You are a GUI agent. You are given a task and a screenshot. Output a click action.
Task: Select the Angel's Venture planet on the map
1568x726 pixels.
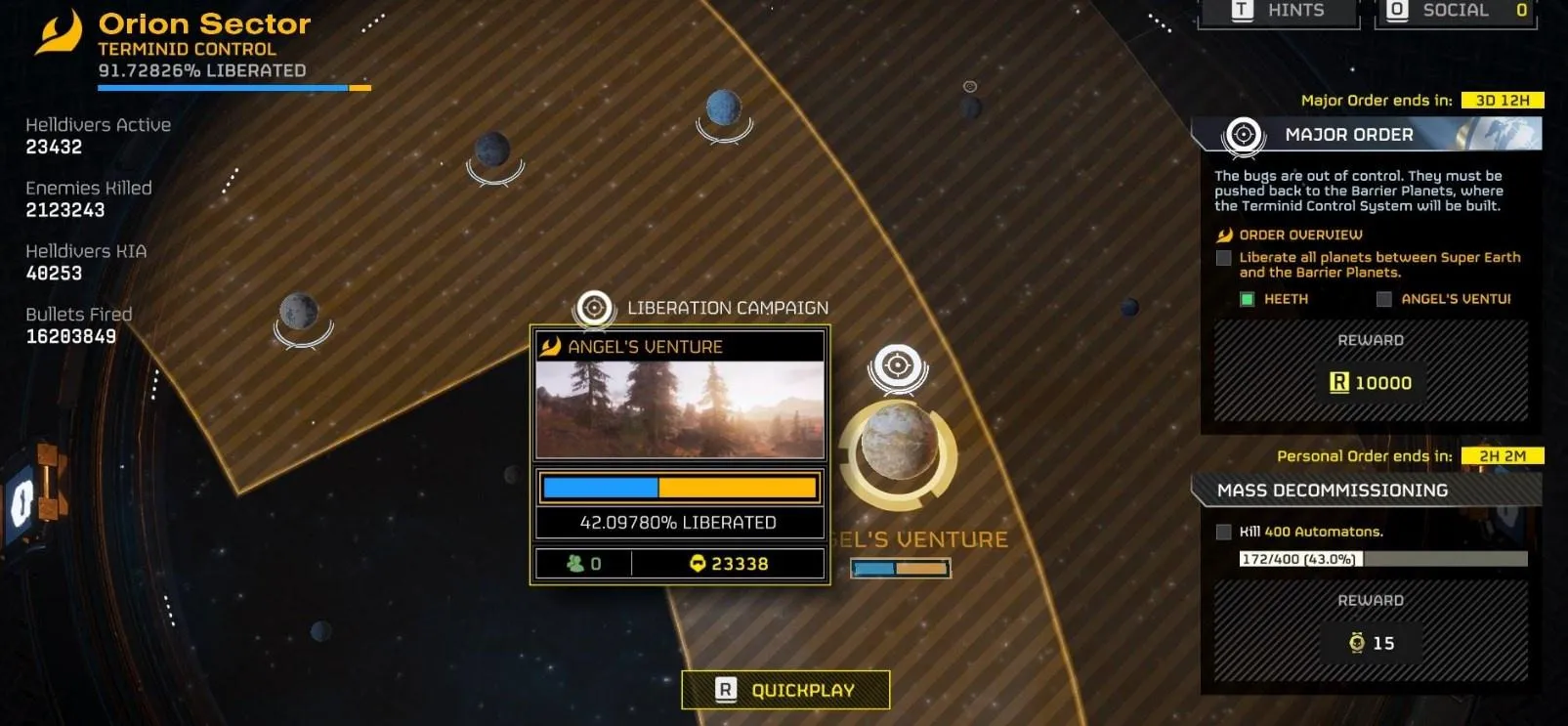coord(897,451)
